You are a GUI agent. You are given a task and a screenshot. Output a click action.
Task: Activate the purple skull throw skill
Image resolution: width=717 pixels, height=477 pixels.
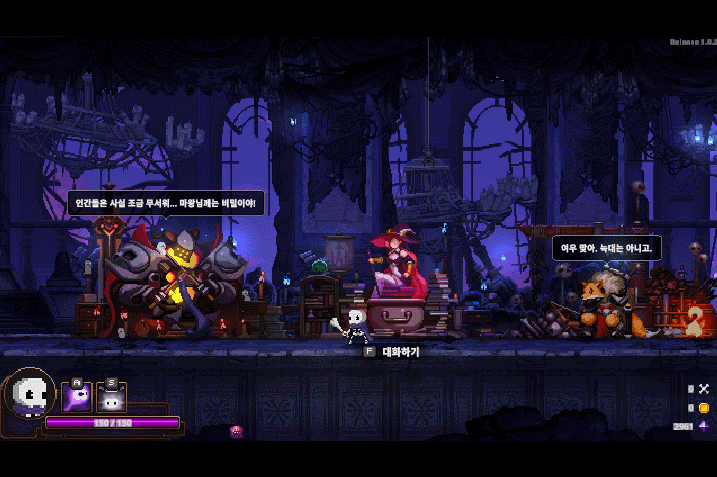[x=77, y=397]
